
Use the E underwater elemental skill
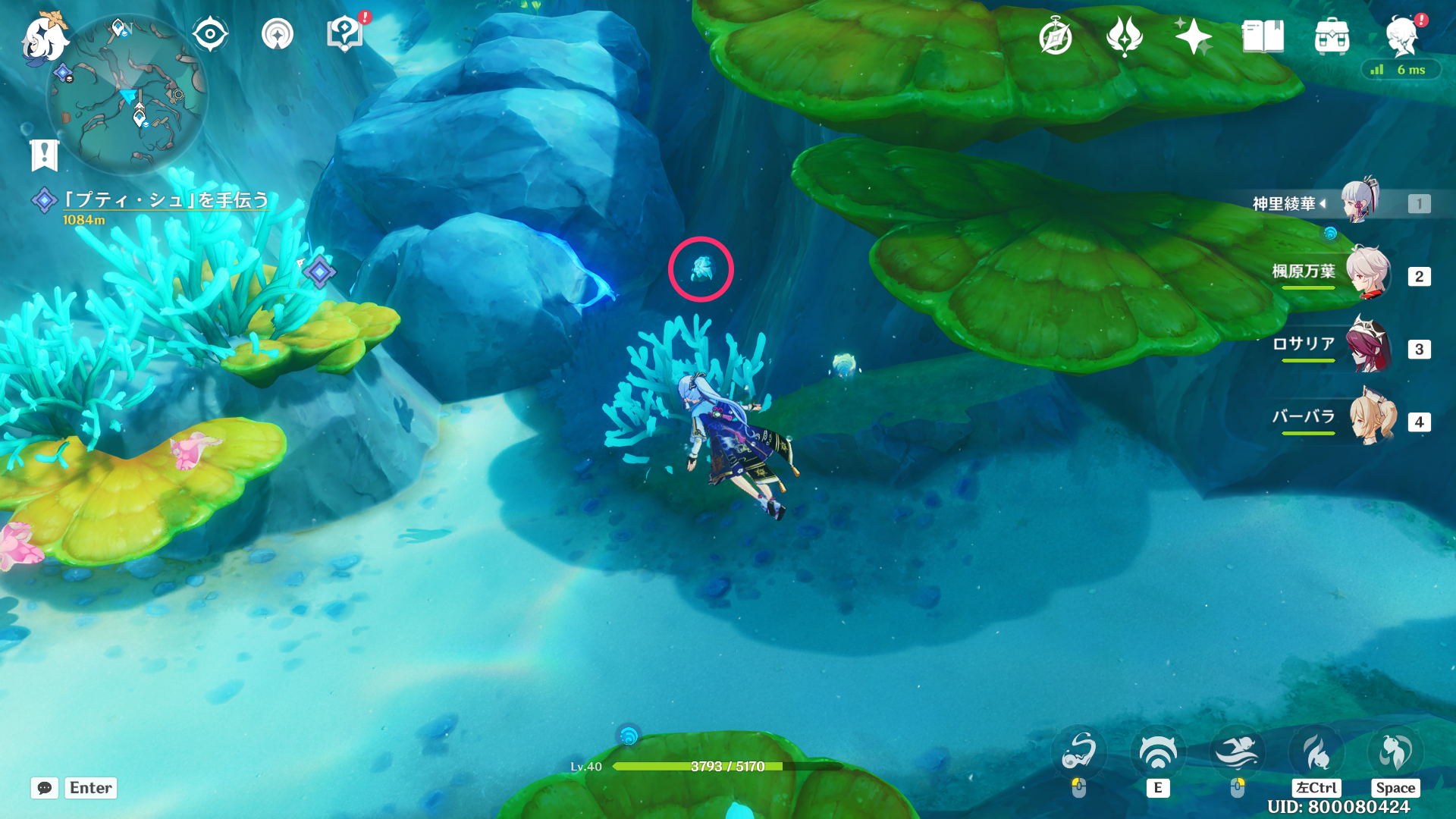pos(1158,751)
